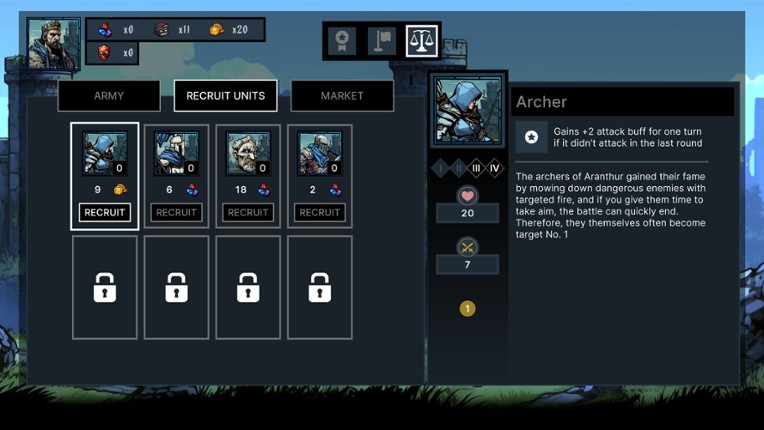The height and width of the screenshot is (430, 764).
Task: Click the large Archer detail portrait
Action: point(468,111)
